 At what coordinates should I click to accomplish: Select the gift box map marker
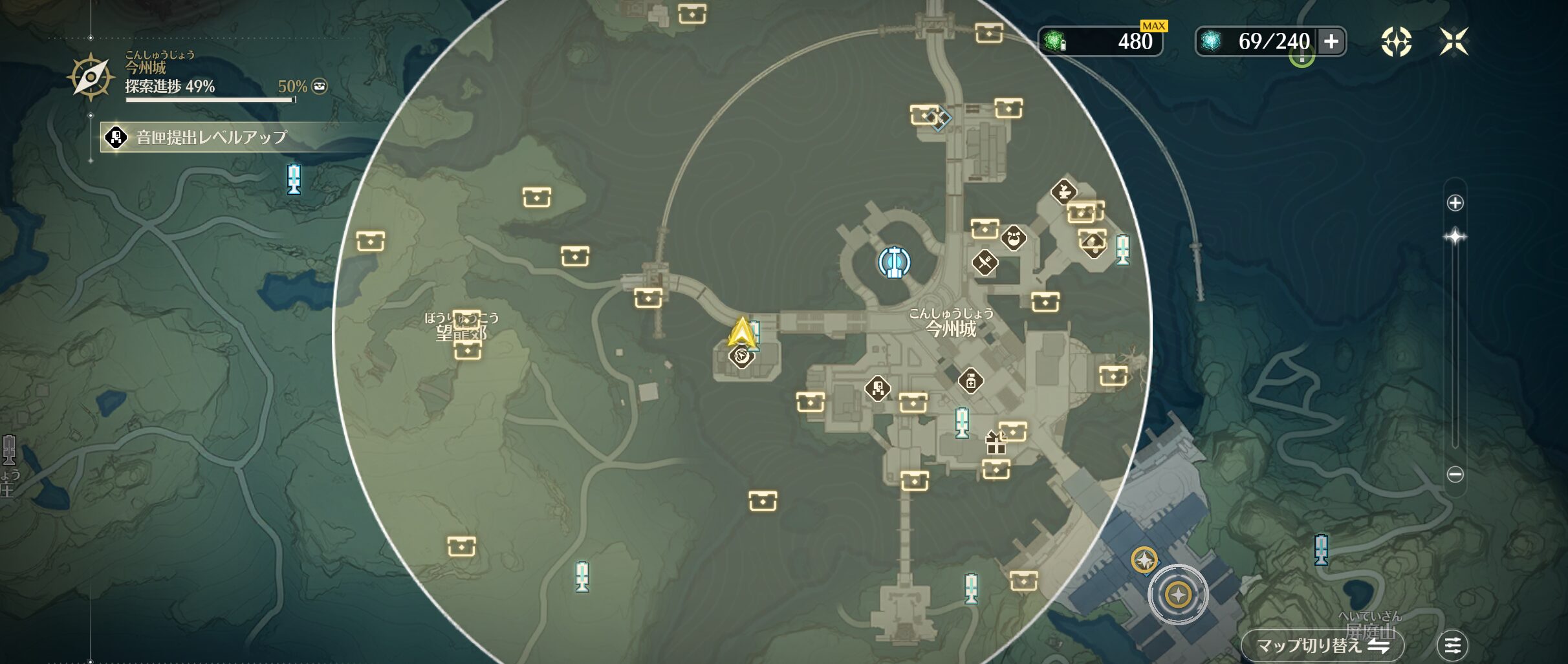click(995, 443)
